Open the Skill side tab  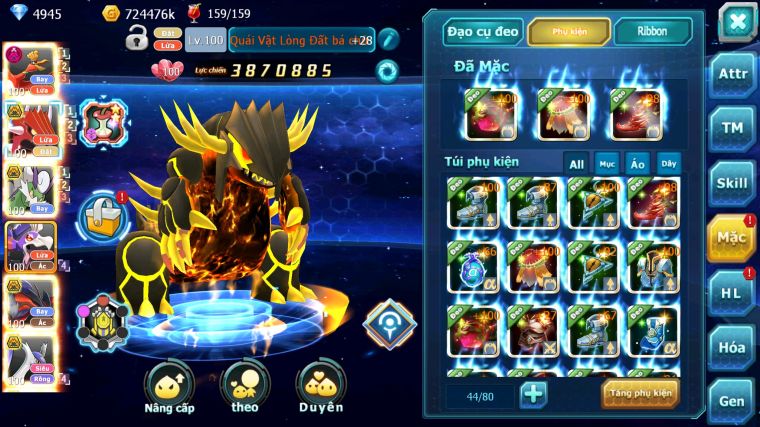(x=732, y=183)
